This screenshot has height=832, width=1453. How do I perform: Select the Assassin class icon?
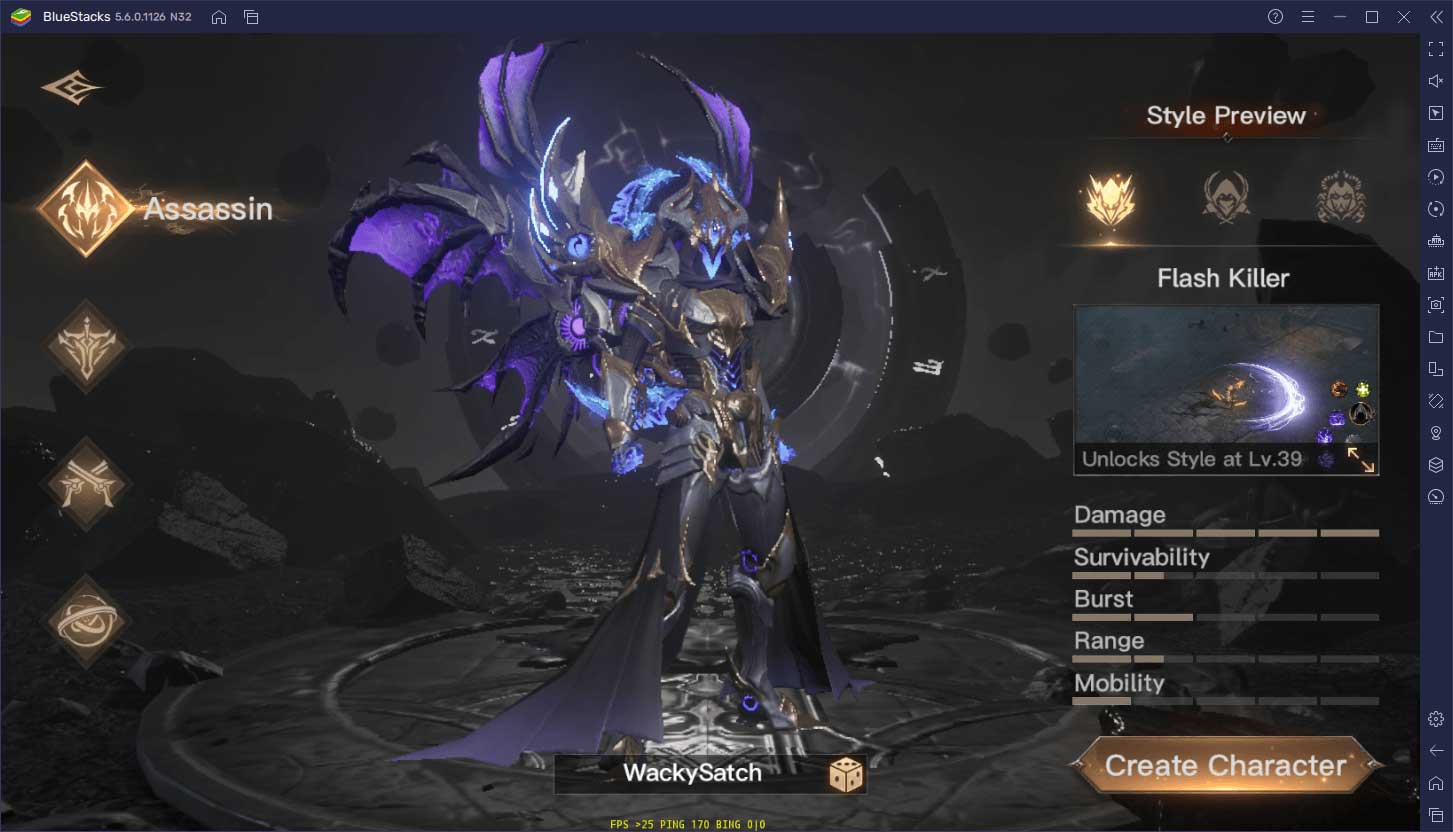point(86,208)
